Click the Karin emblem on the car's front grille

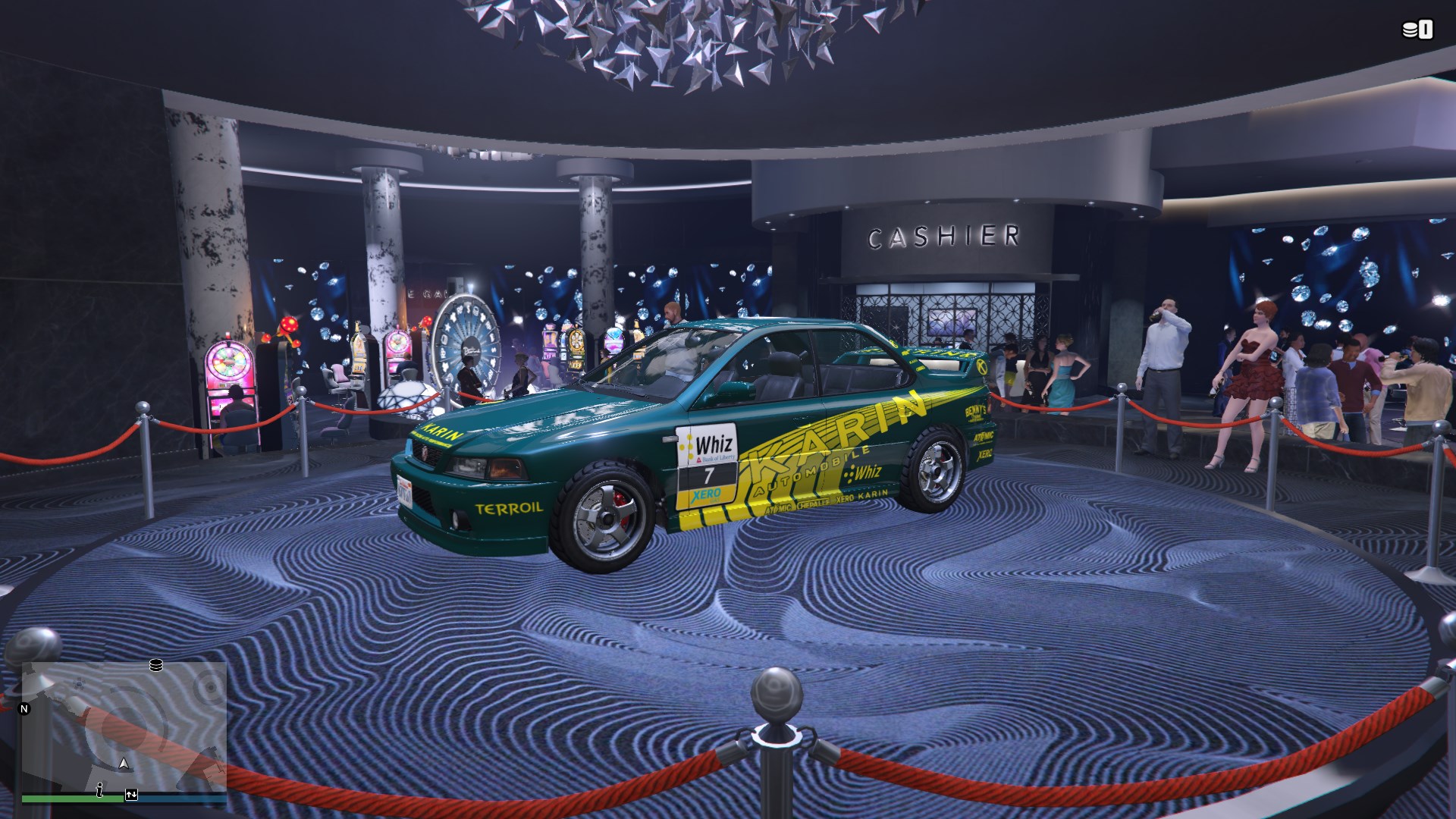tap(425, 450)
